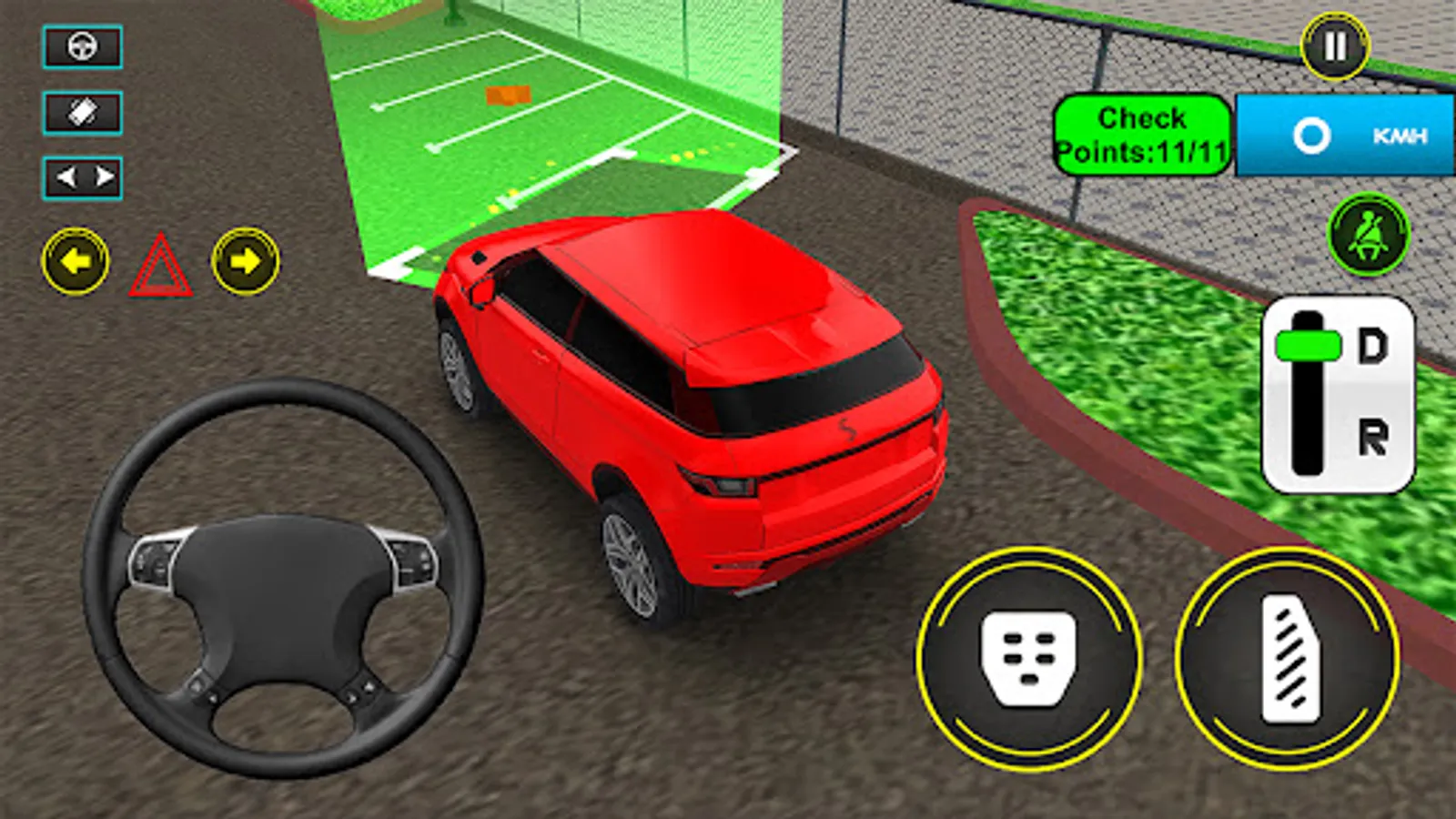Image resolution: width=1456 pixels, height=819 pixels.
Task: Keep the gear lever on D
Action: (1308, 344)
